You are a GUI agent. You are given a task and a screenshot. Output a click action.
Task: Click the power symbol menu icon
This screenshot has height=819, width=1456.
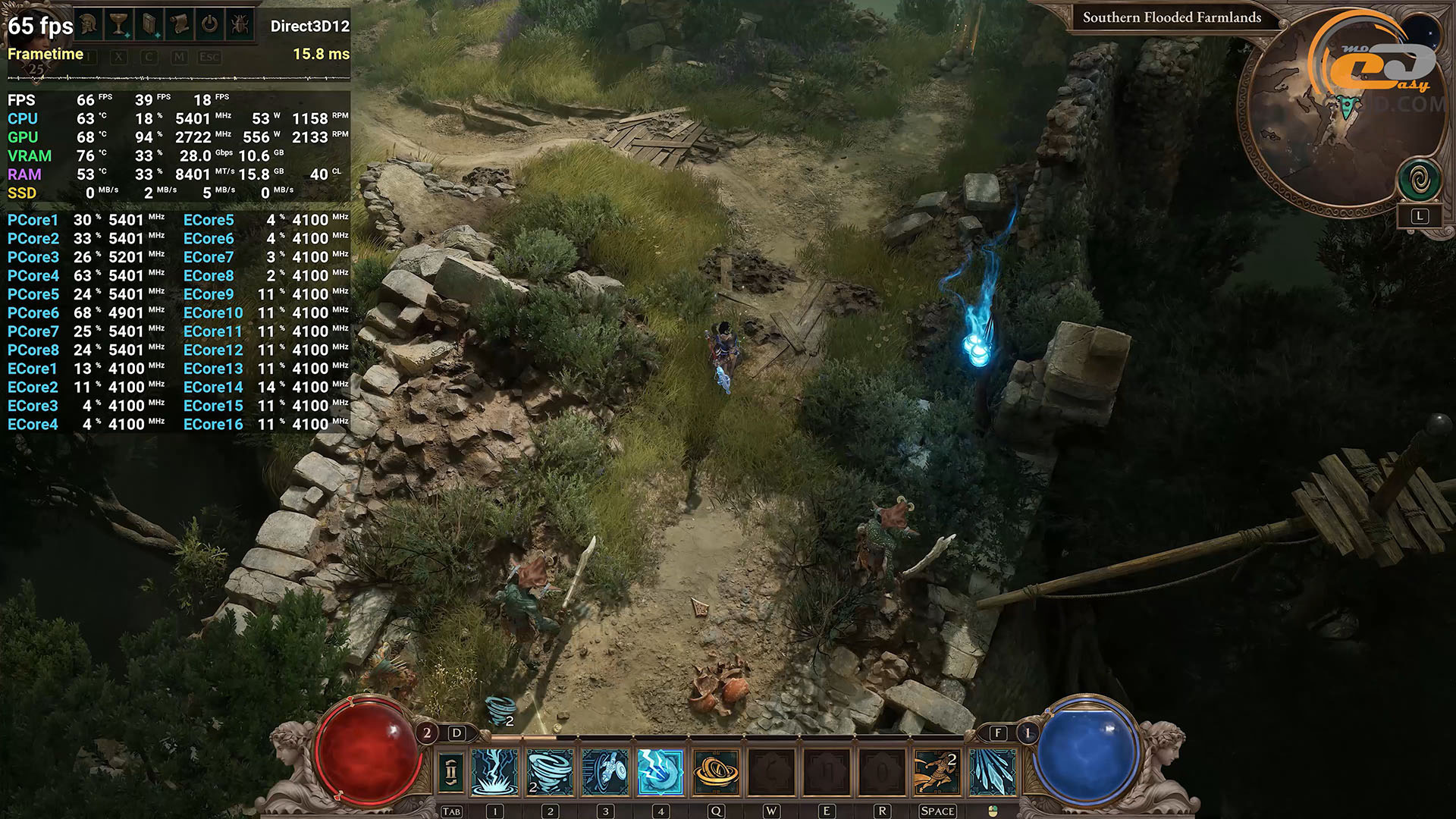(x=209, y=24)
